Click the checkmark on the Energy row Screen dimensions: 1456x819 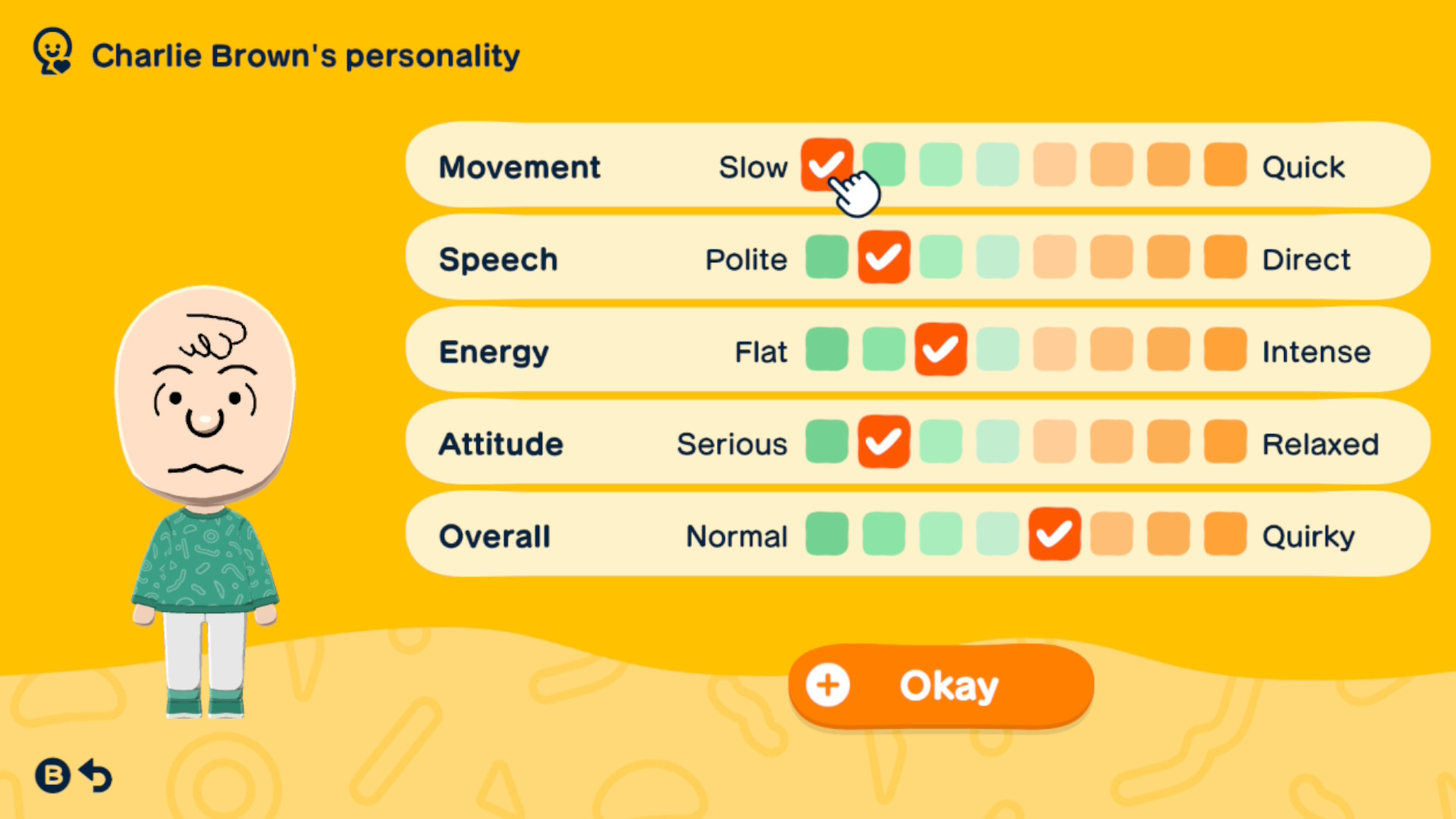click(x=940, y=350)
